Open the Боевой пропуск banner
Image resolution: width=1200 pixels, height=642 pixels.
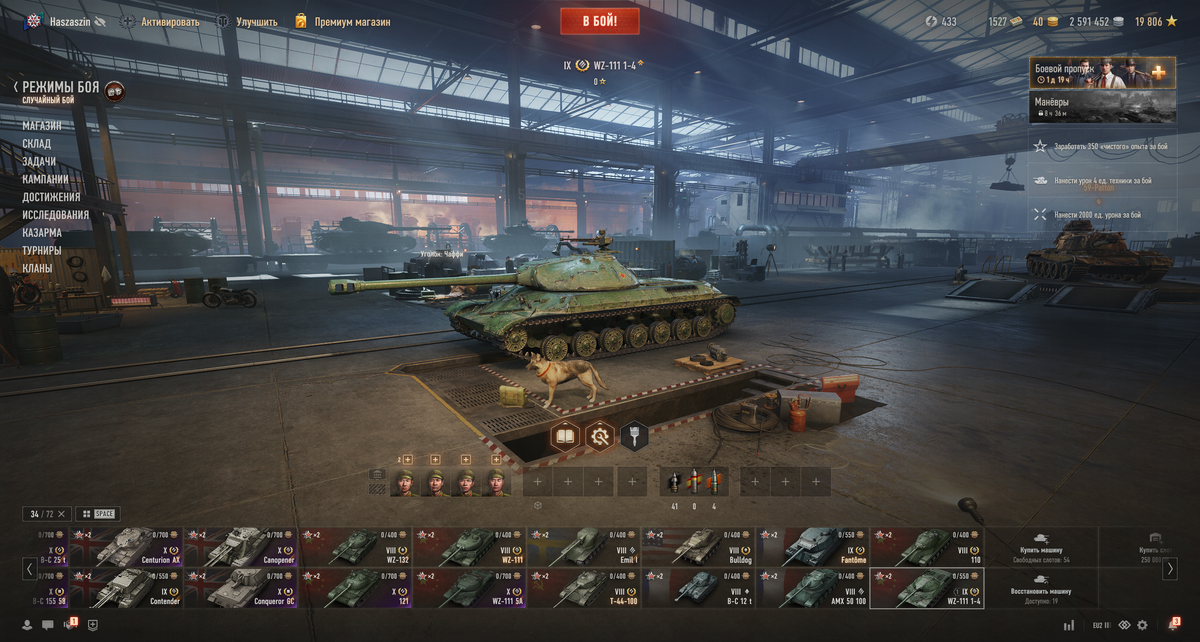point(1101,73)
